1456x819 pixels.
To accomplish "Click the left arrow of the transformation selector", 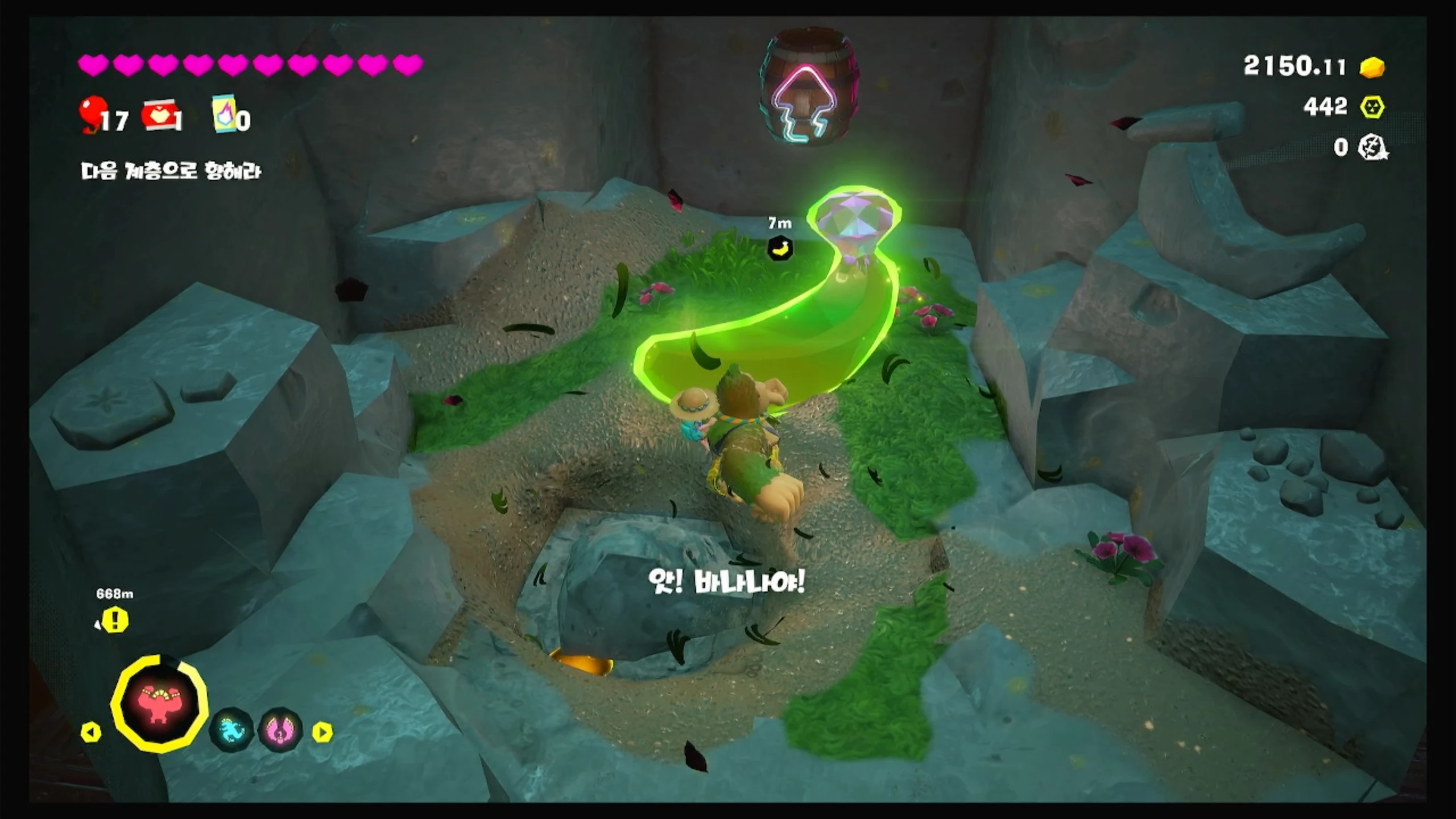I will point(91,732).
